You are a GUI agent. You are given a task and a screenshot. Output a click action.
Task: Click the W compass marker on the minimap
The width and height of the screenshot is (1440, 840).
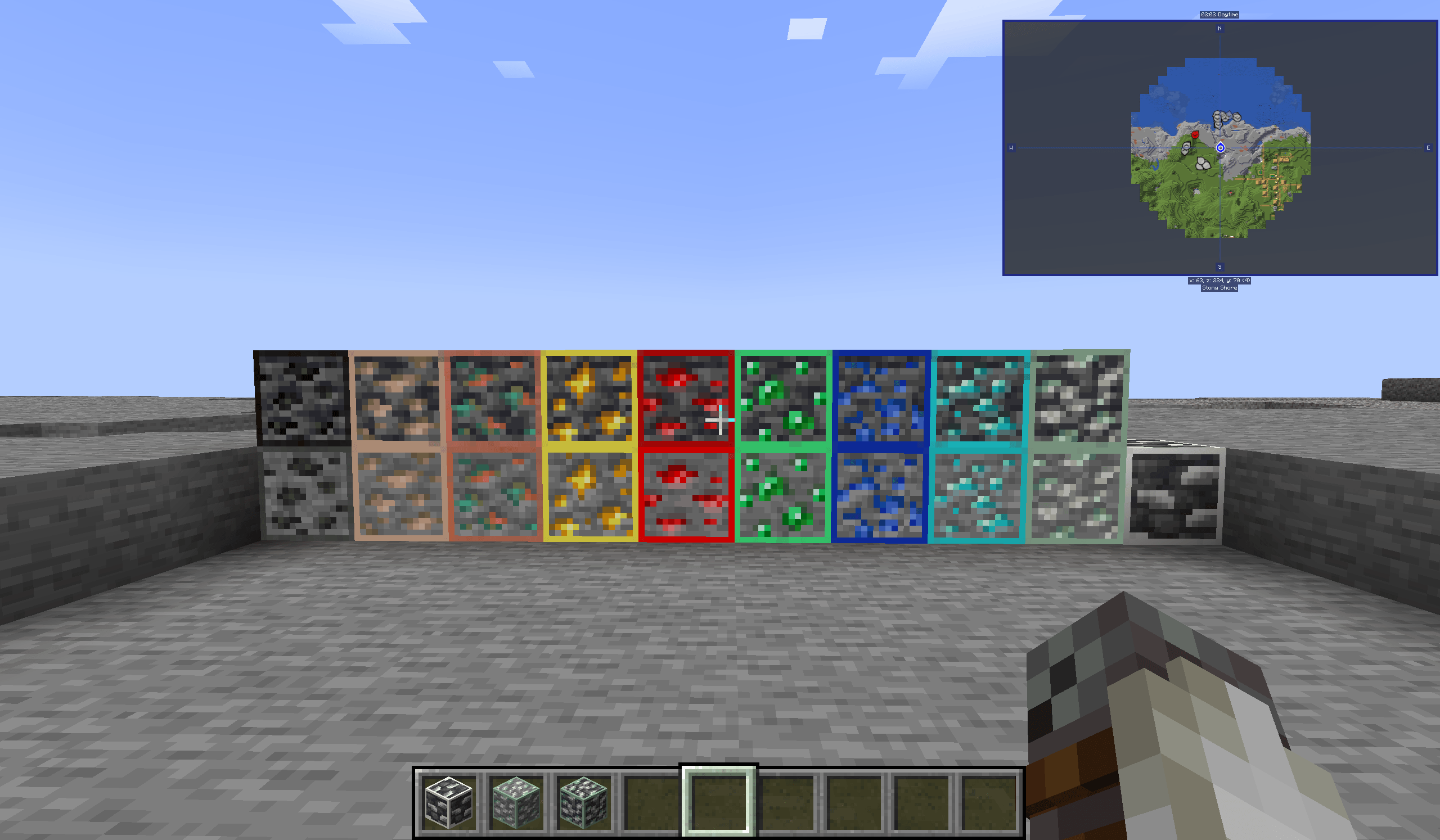[1011, 147]
